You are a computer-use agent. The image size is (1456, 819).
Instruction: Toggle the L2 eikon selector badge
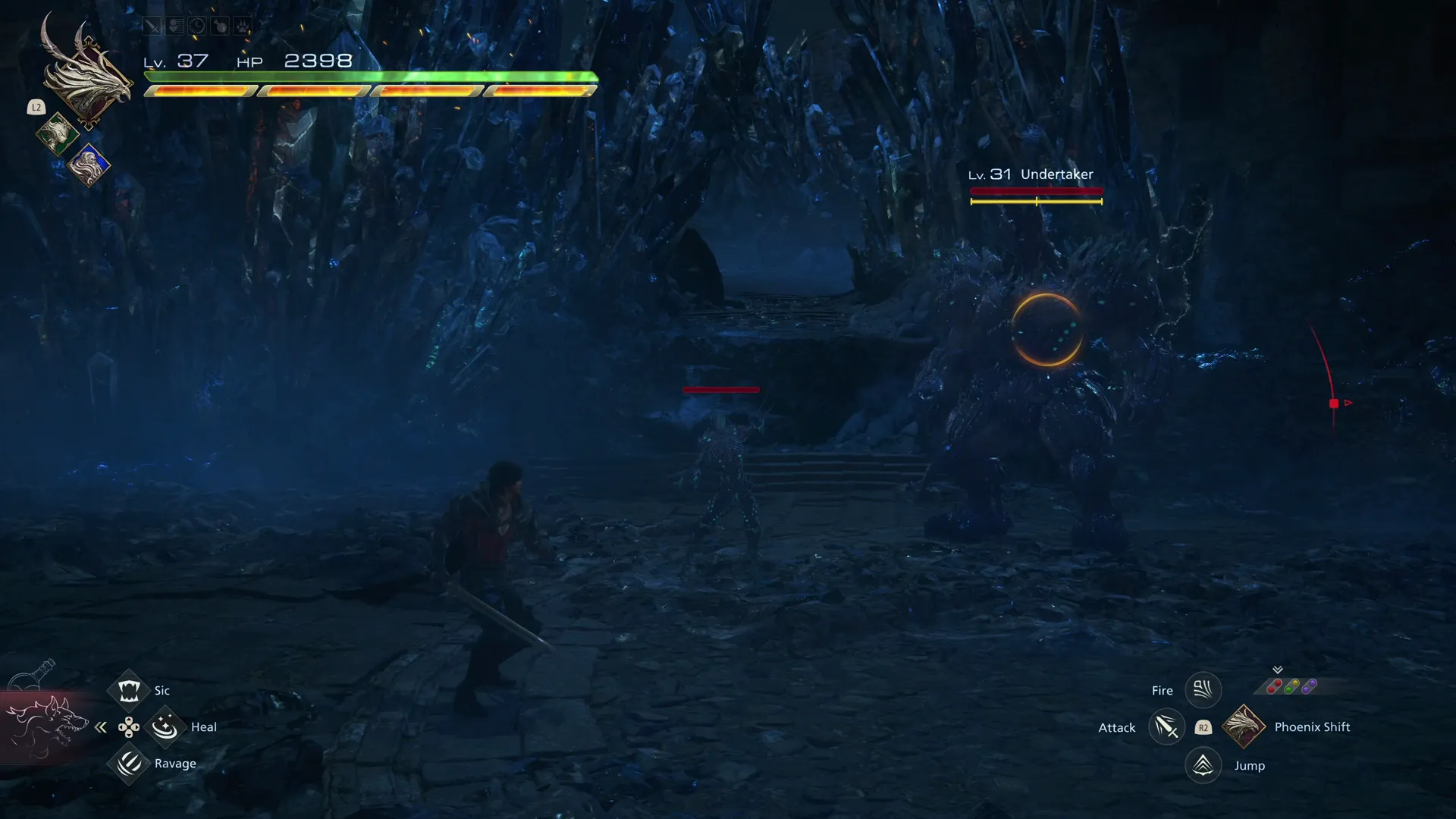pyautogui.click(x=36, y=108)
